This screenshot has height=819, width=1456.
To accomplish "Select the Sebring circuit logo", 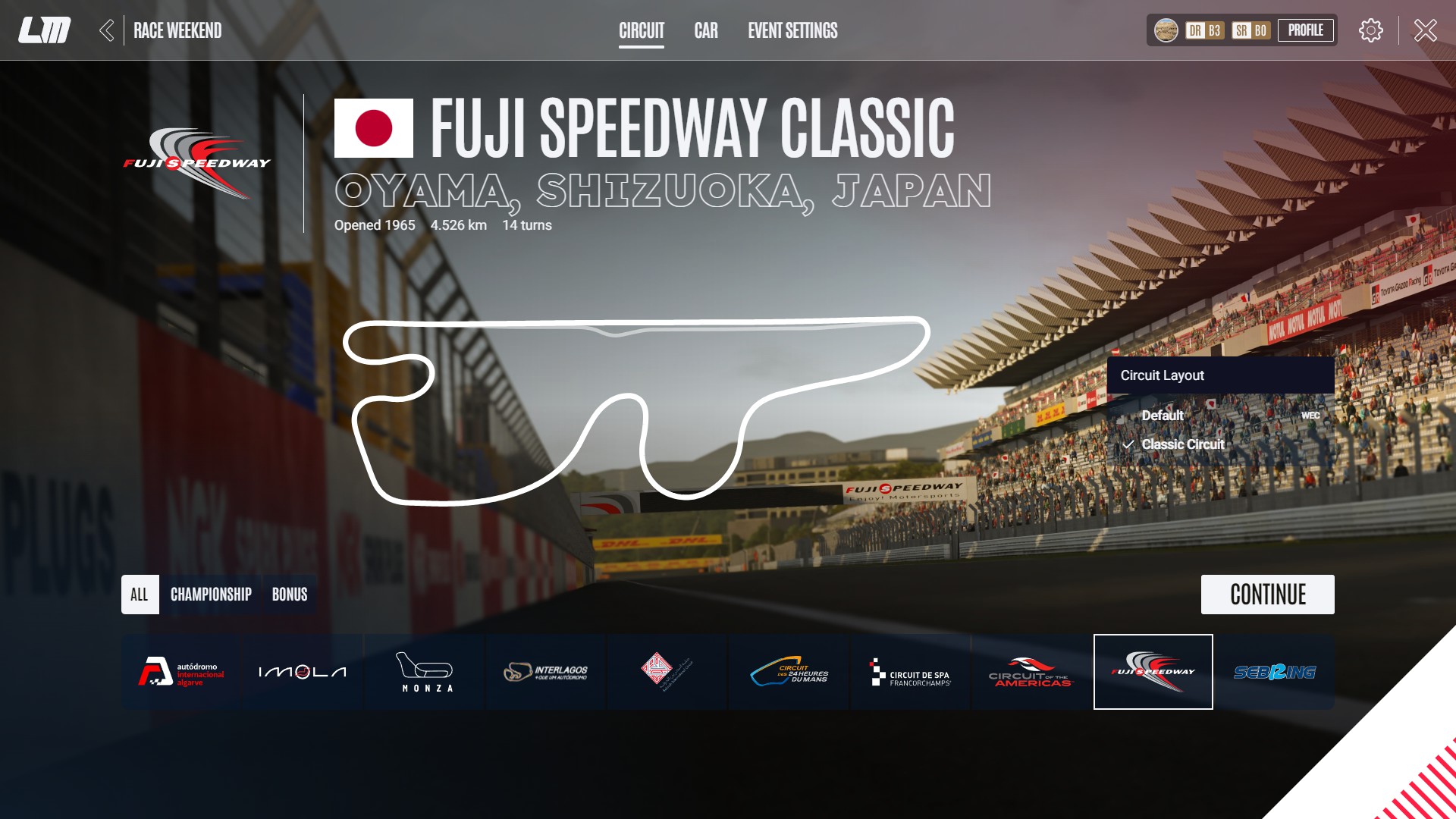I will 1276,672.
